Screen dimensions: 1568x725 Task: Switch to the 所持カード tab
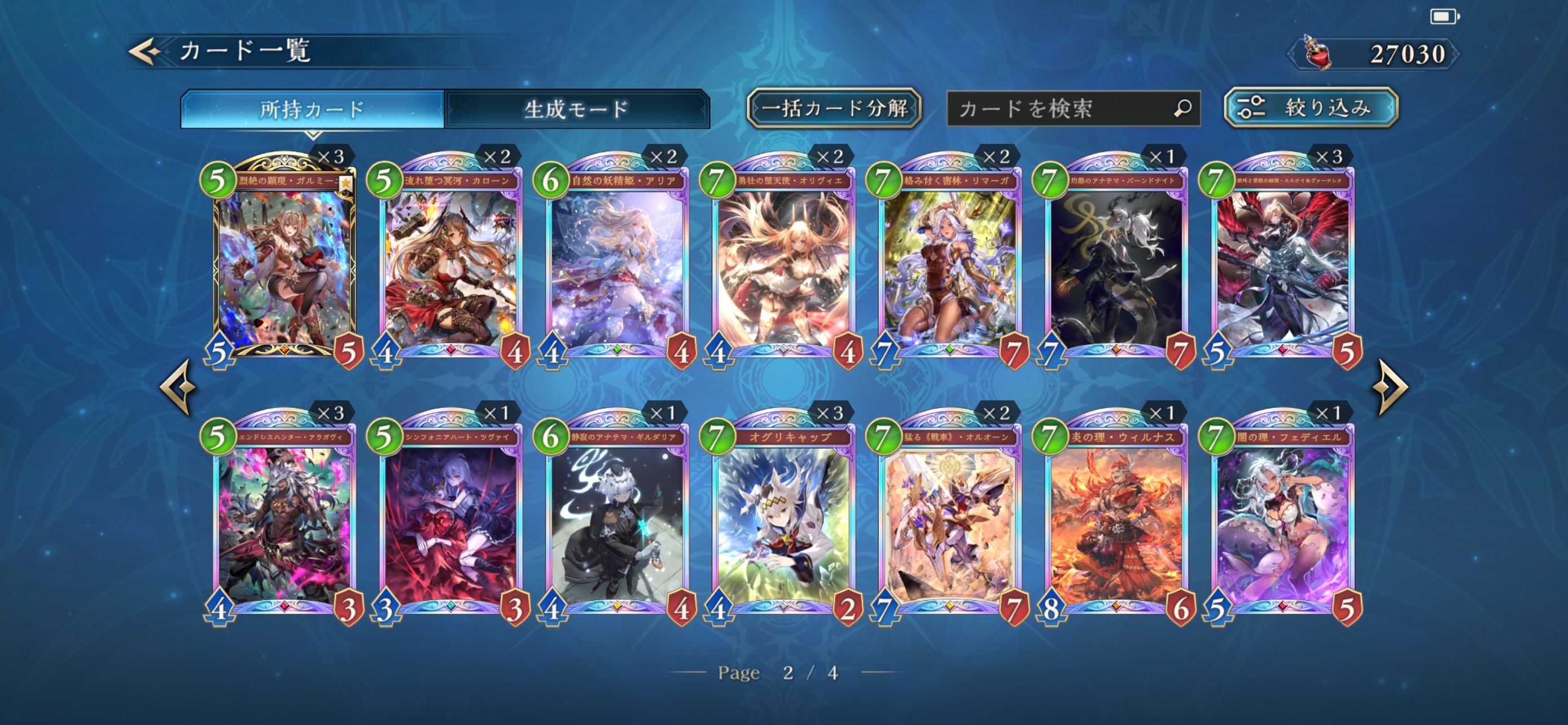pos(312,109)
